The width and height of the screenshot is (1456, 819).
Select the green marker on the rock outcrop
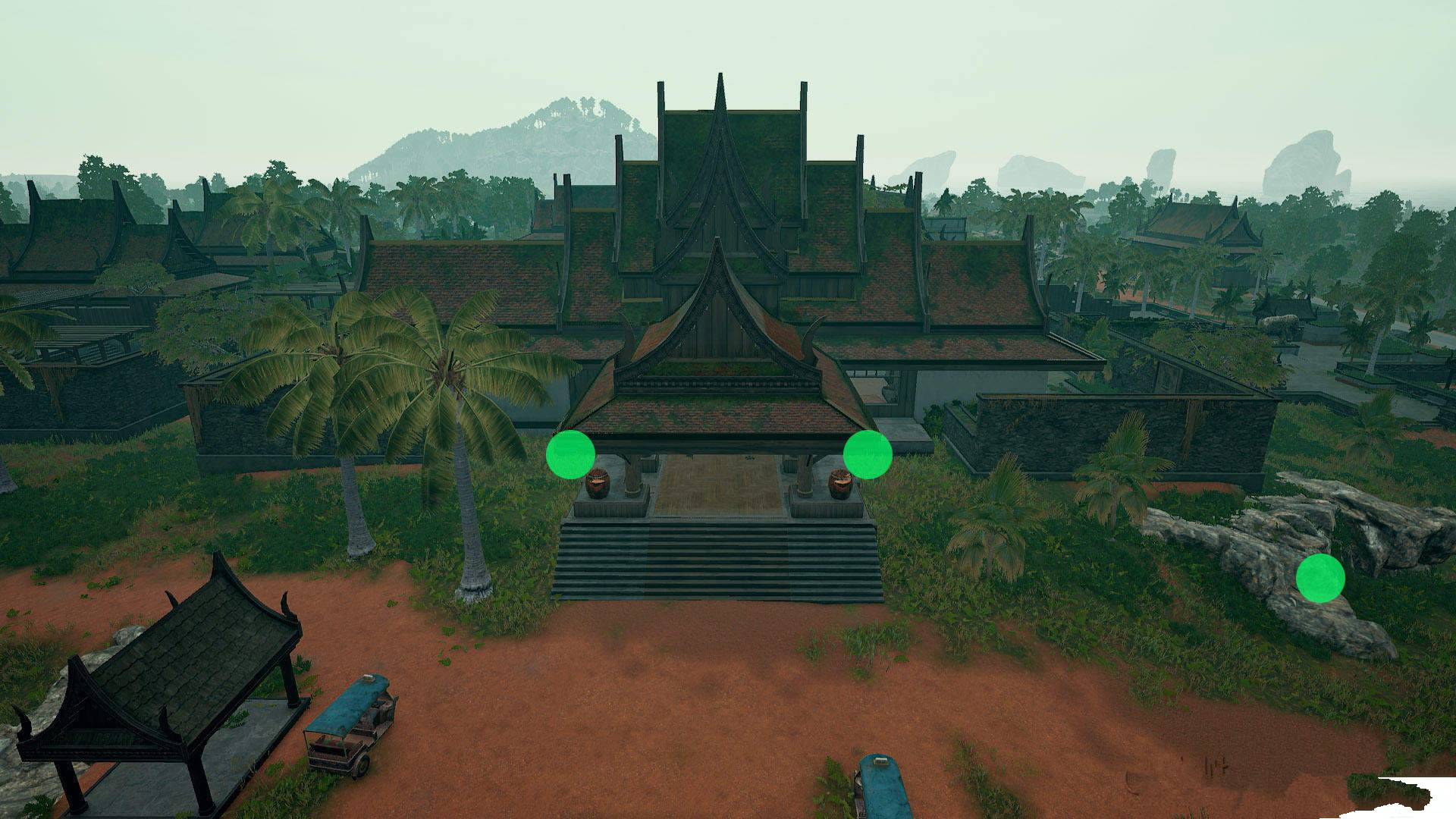pyautogui.click(x=1320, y=578)
